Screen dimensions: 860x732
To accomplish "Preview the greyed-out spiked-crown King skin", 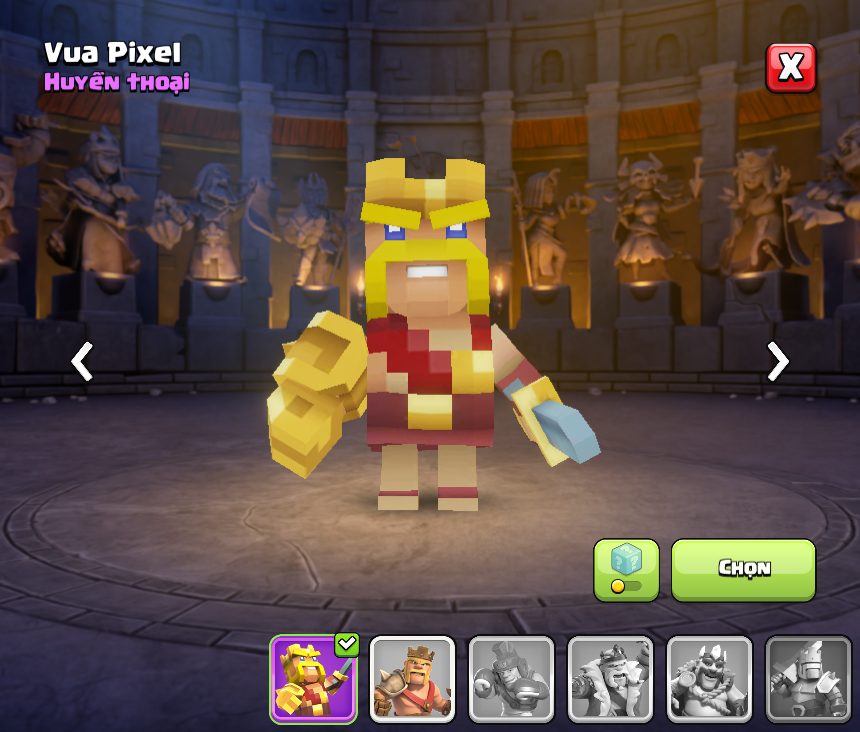I will tap(709, 679).
